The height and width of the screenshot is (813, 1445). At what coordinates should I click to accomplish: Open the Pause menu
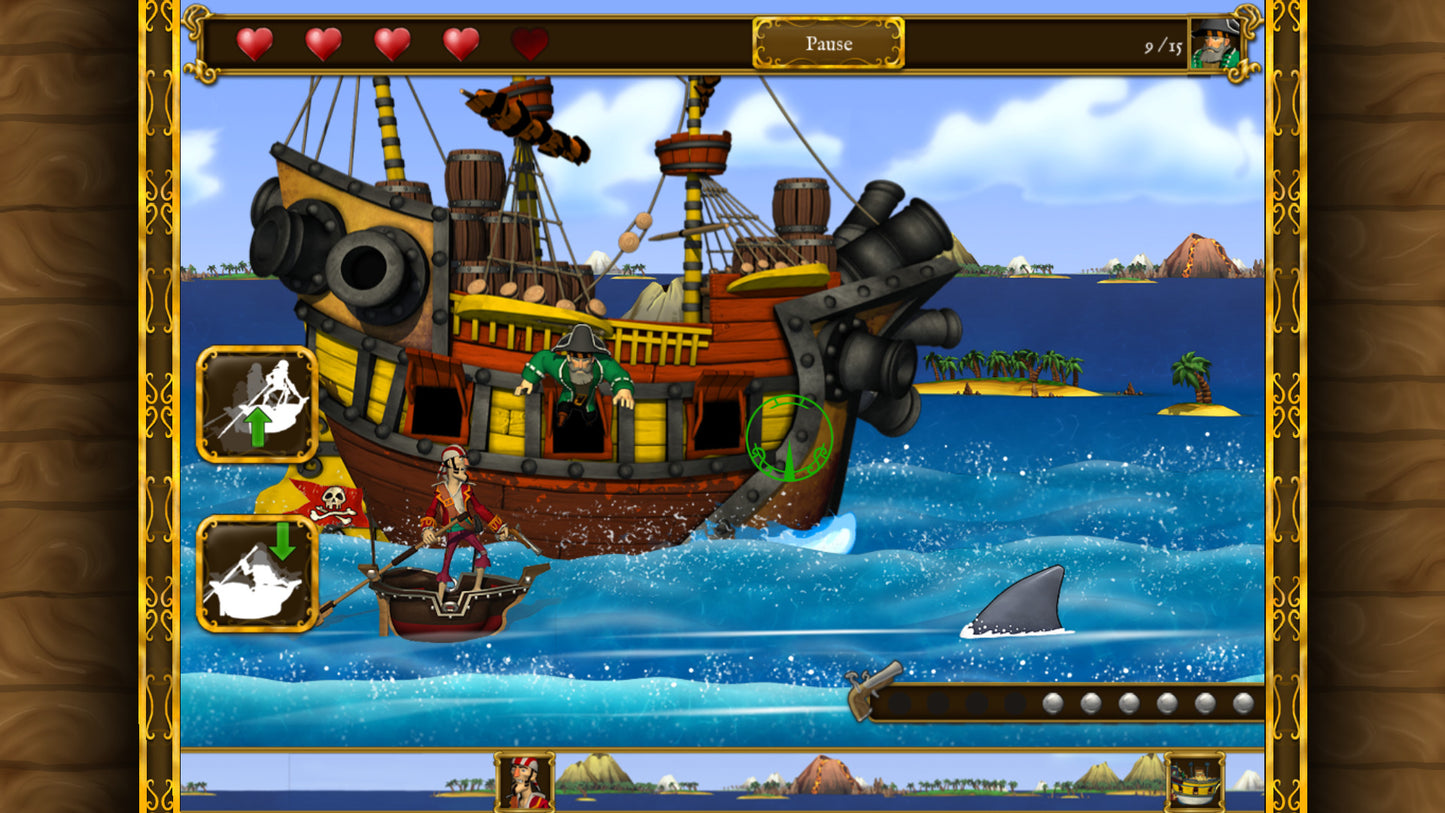(828, 43)
